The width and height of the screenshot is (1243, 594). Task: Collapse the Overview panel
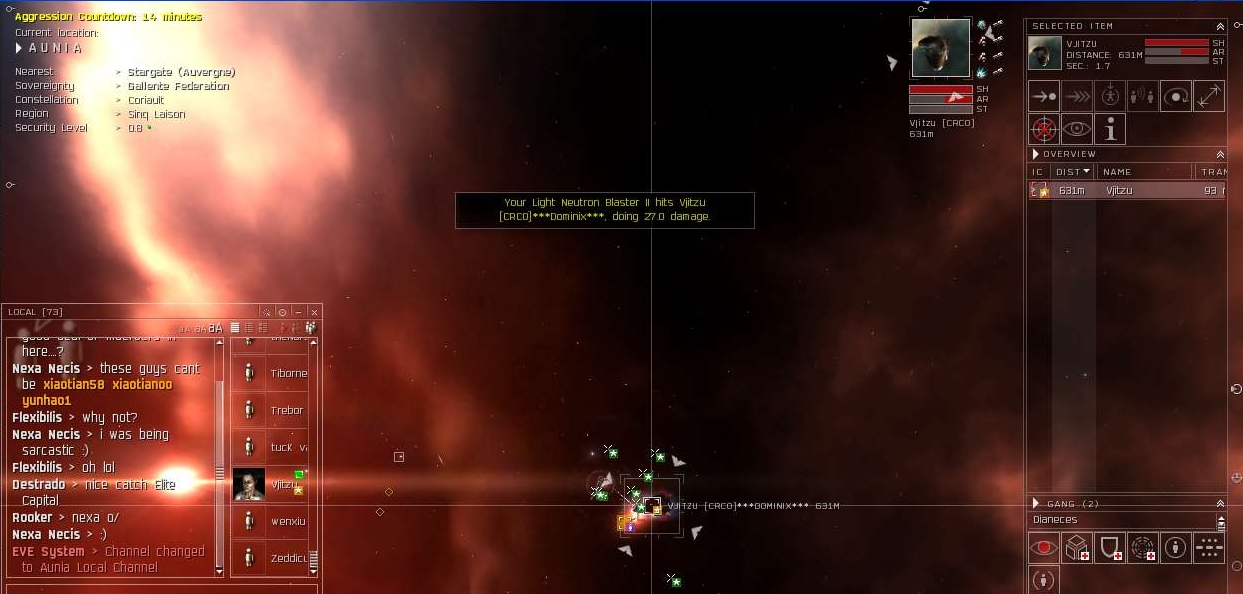coord(1220,154)
